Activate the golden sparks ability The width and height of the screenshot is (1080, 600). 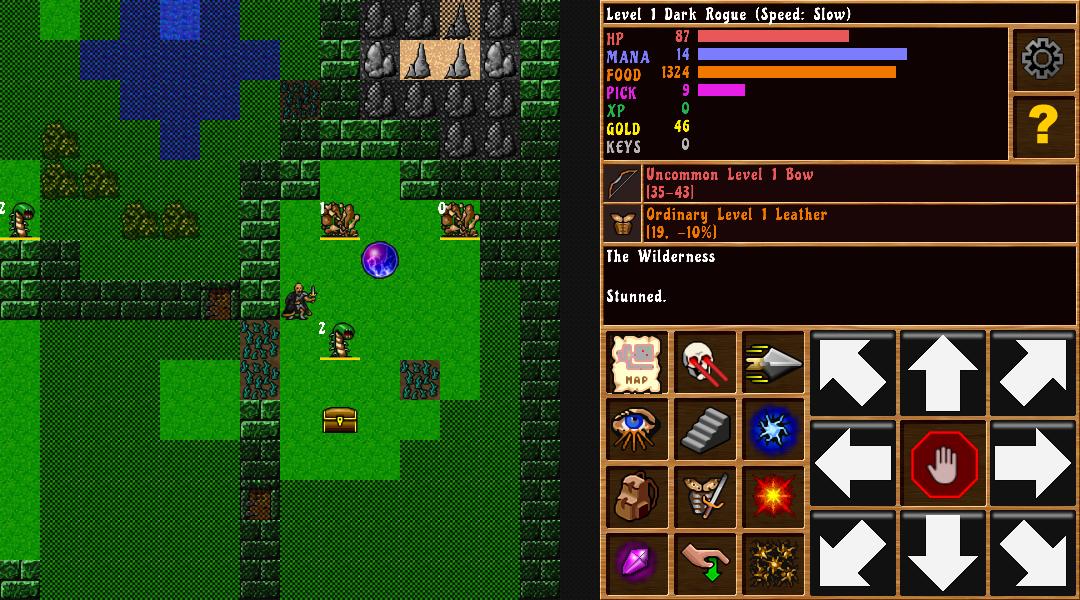(772, 563)
